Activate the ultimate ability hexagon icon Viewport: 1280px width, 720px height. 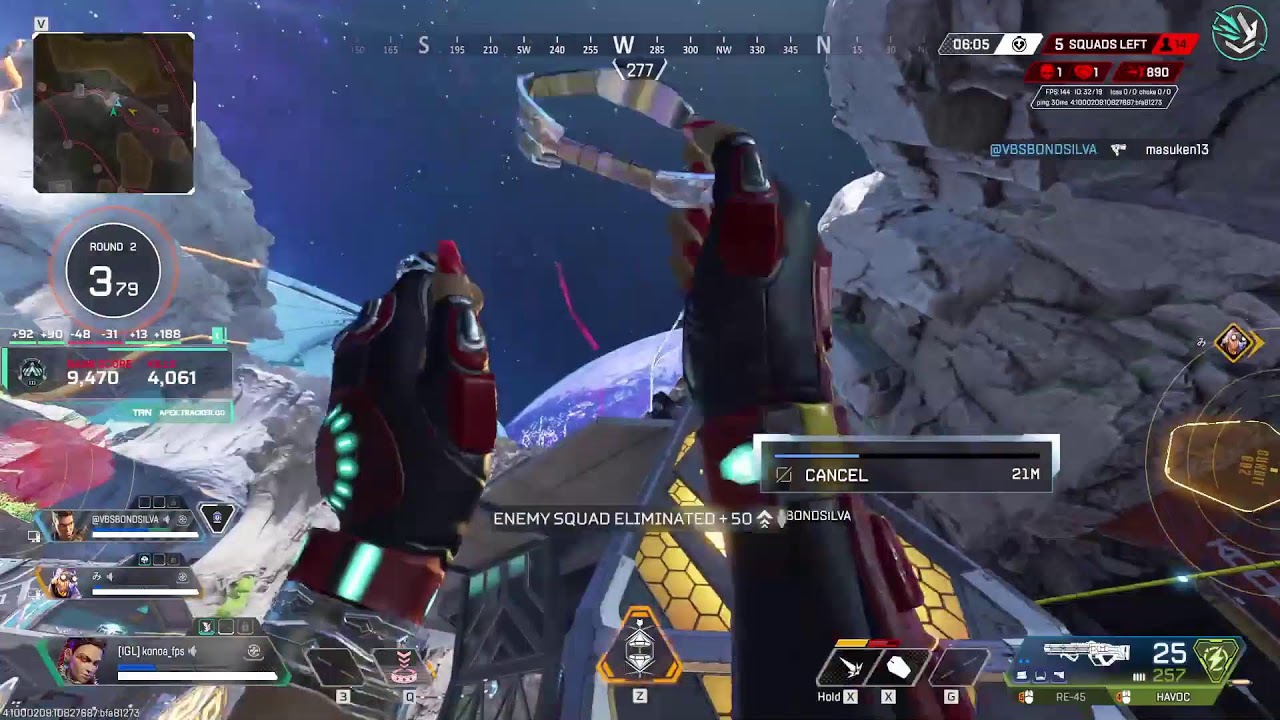coord(640,648)
